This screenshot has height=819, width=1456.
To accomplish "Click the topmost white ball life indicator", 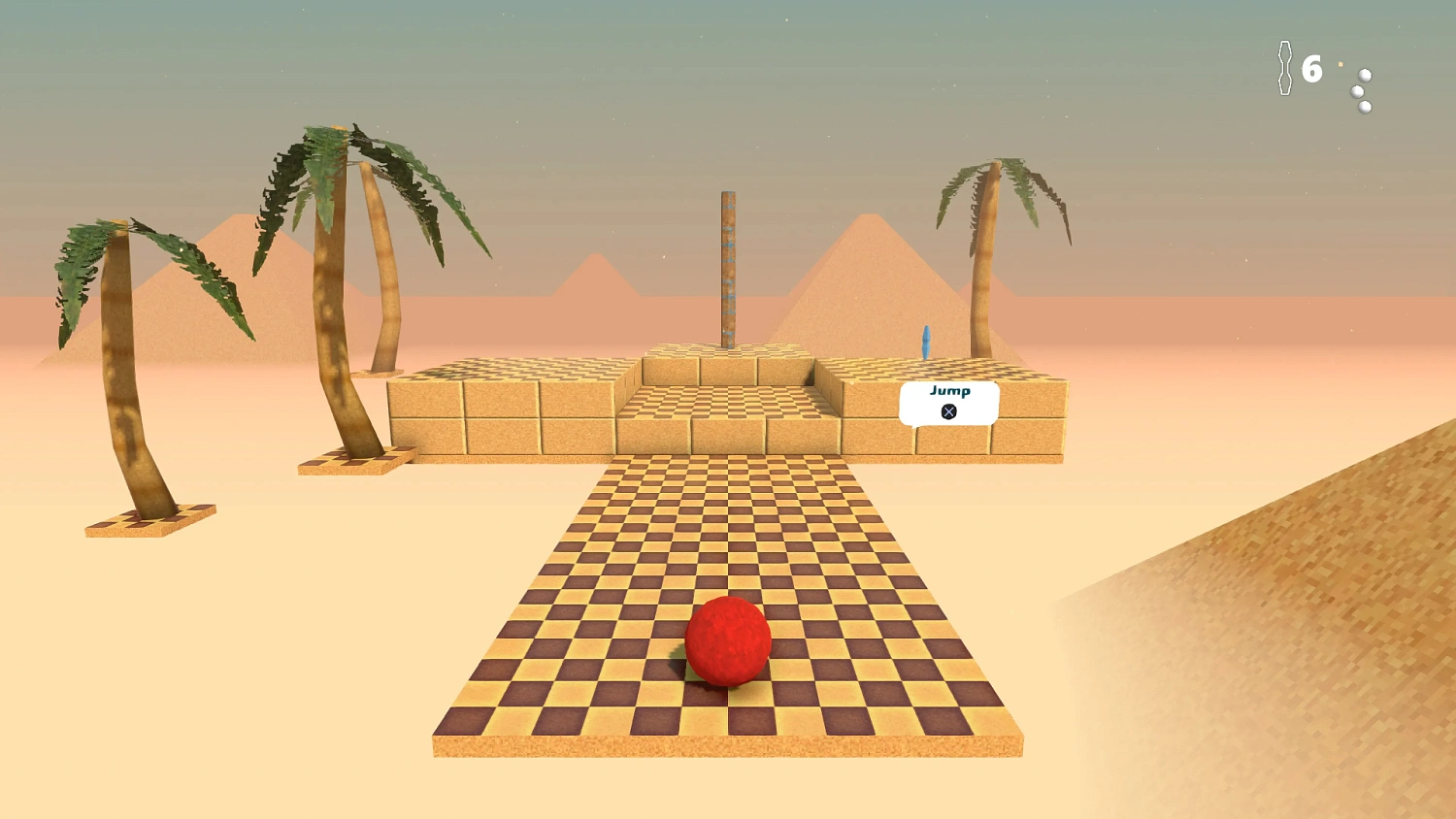I will point(1364,76).
